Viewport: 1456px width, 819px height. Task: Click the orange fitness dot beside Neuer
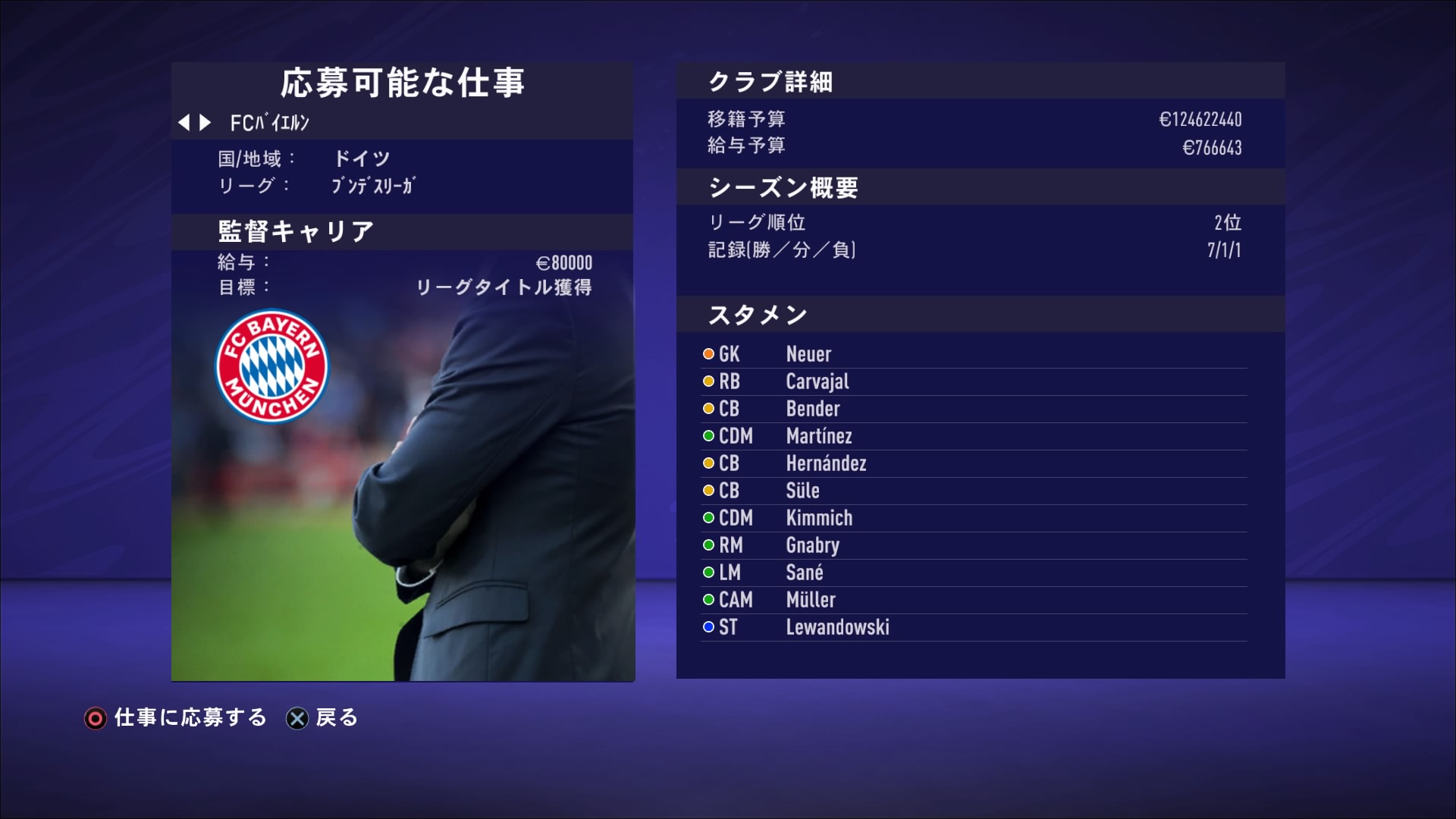[x=707, y=353]
